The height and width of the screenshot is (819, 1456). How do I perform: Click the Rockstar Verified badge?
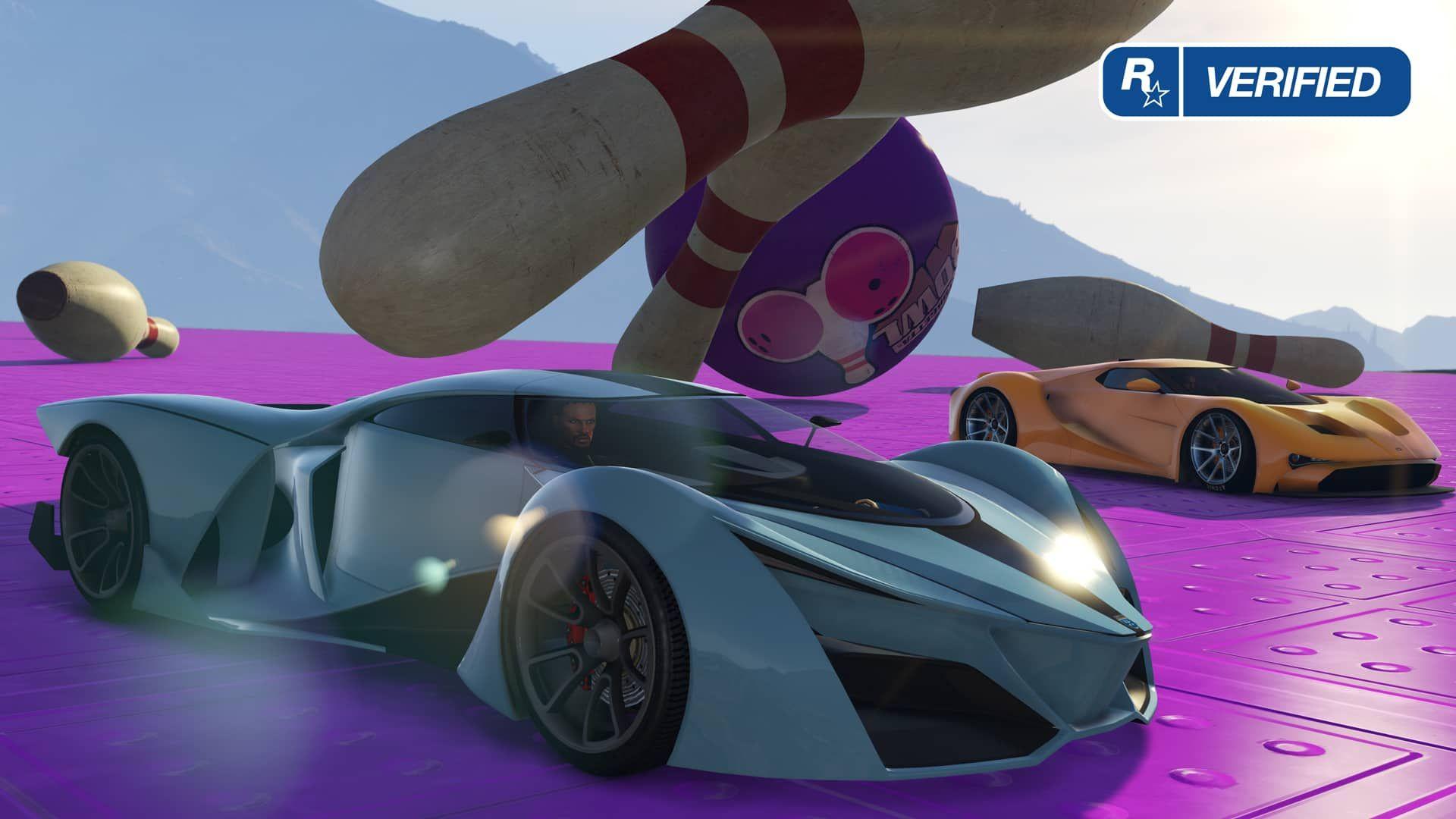tap(1255, 82)
